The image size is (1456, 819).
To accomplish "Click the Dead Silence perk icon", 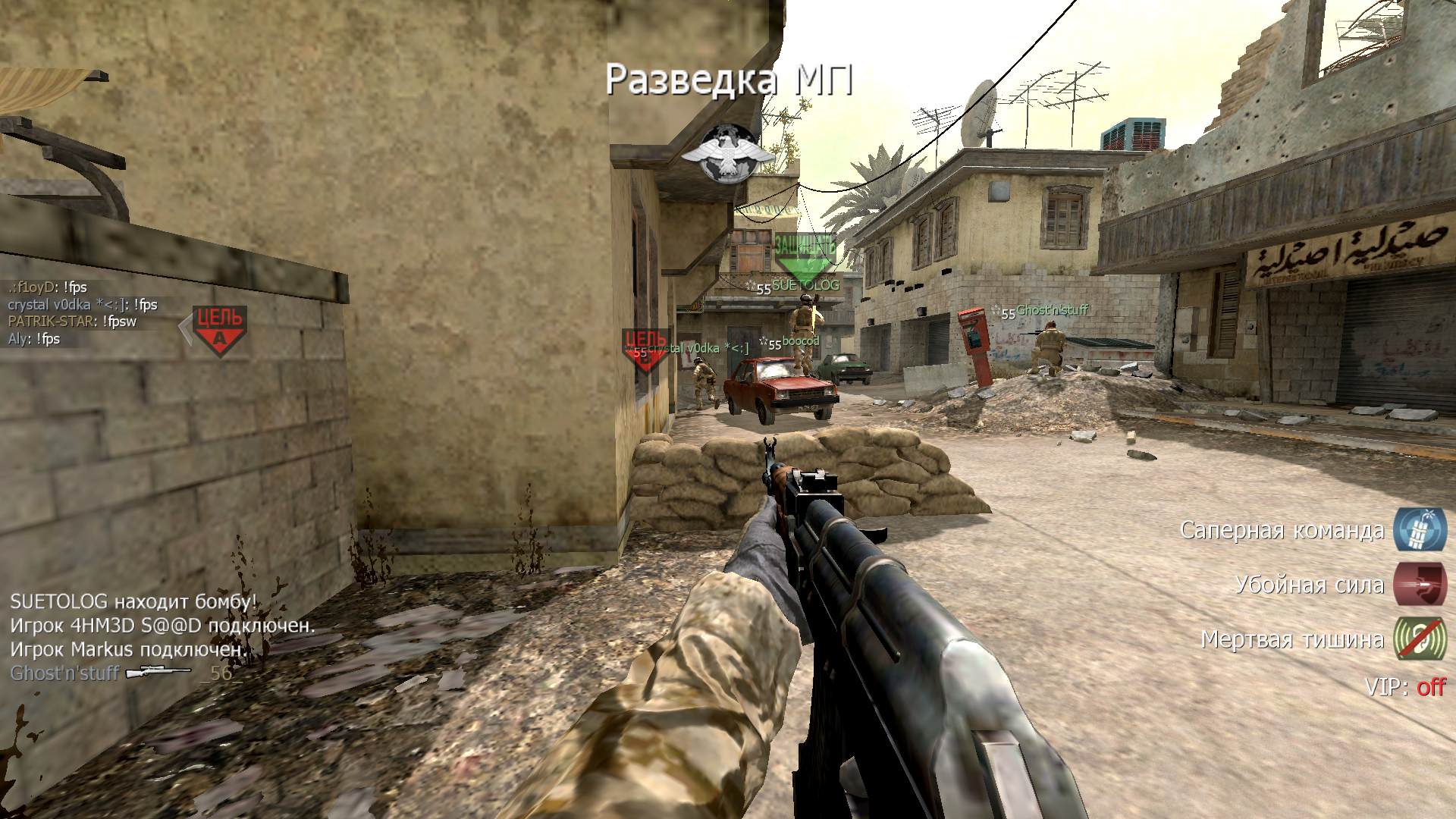I will tap(1419, 639).
